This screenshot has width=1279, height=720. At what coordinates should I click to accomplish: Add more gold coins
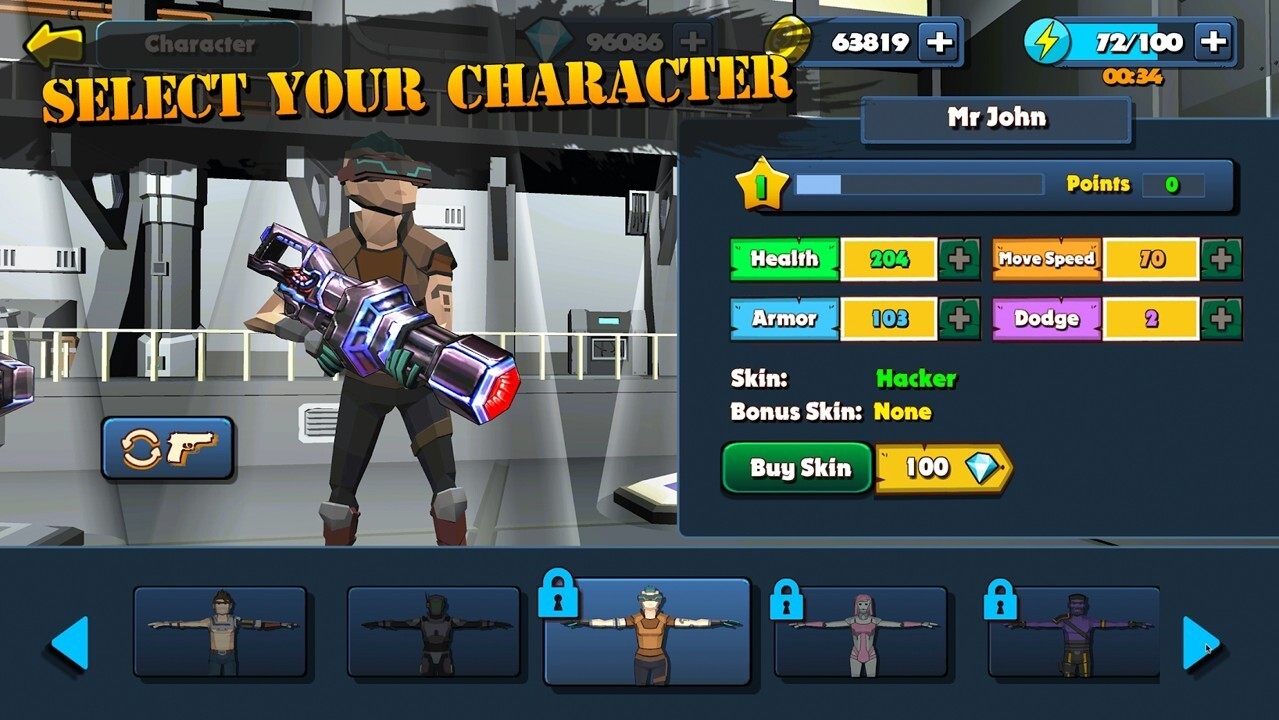940,42
